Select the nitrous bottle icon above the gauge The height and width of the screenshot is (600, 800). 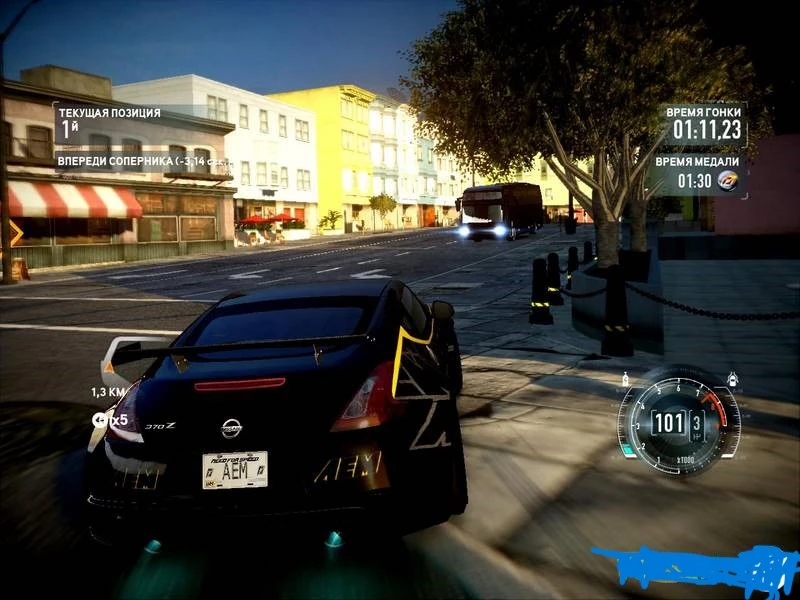(x=627, y=380)
